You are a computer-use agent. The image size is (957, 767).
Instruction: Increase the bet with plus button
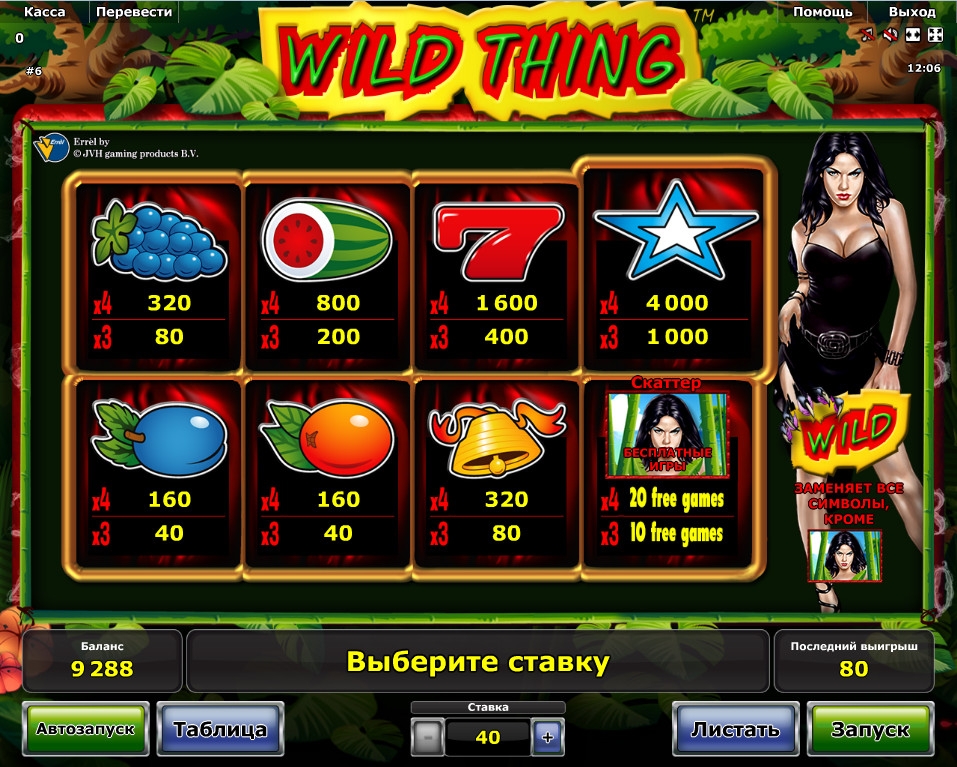click(x=547, y=738)
